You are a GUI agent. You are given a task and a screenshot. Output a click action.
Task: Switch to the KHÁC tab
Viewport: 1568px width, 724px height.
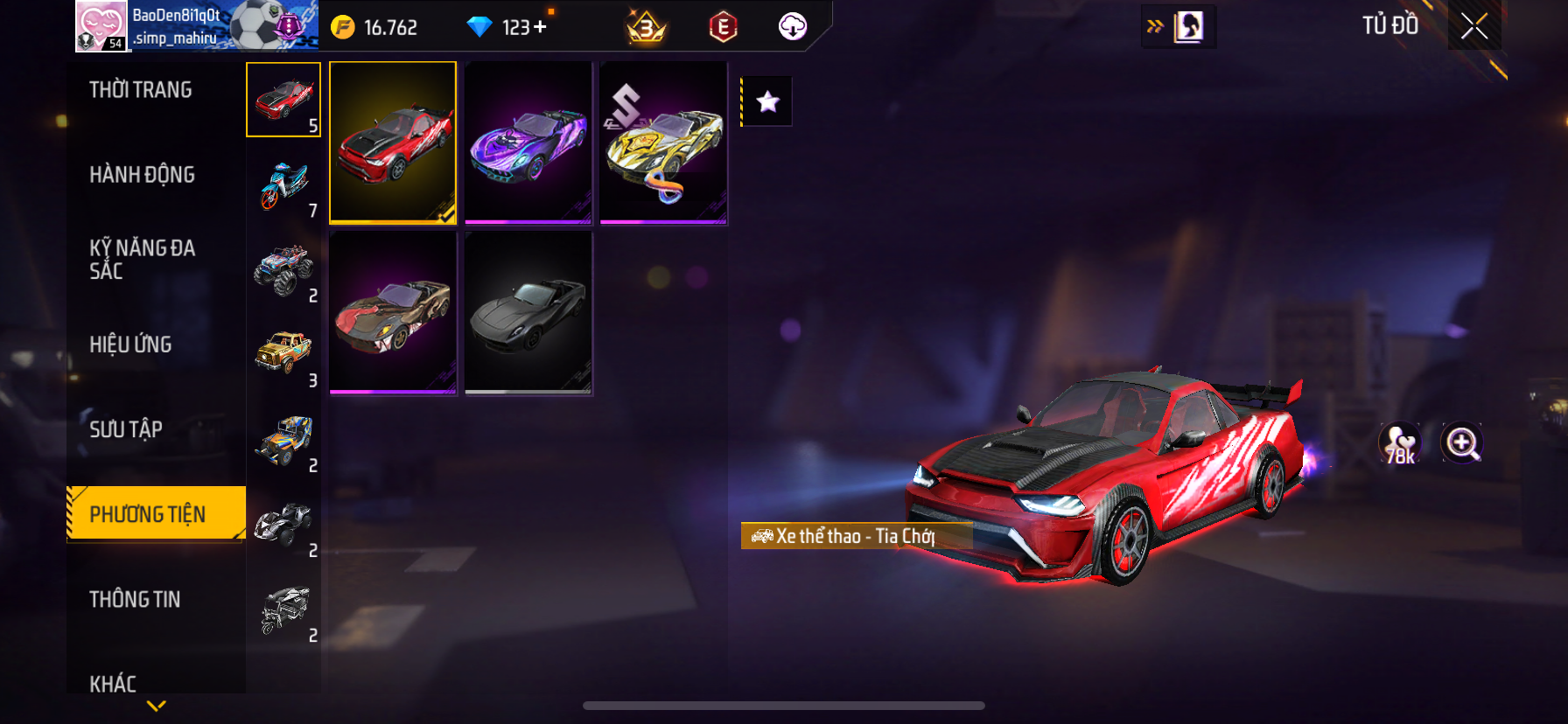point(113,682)
